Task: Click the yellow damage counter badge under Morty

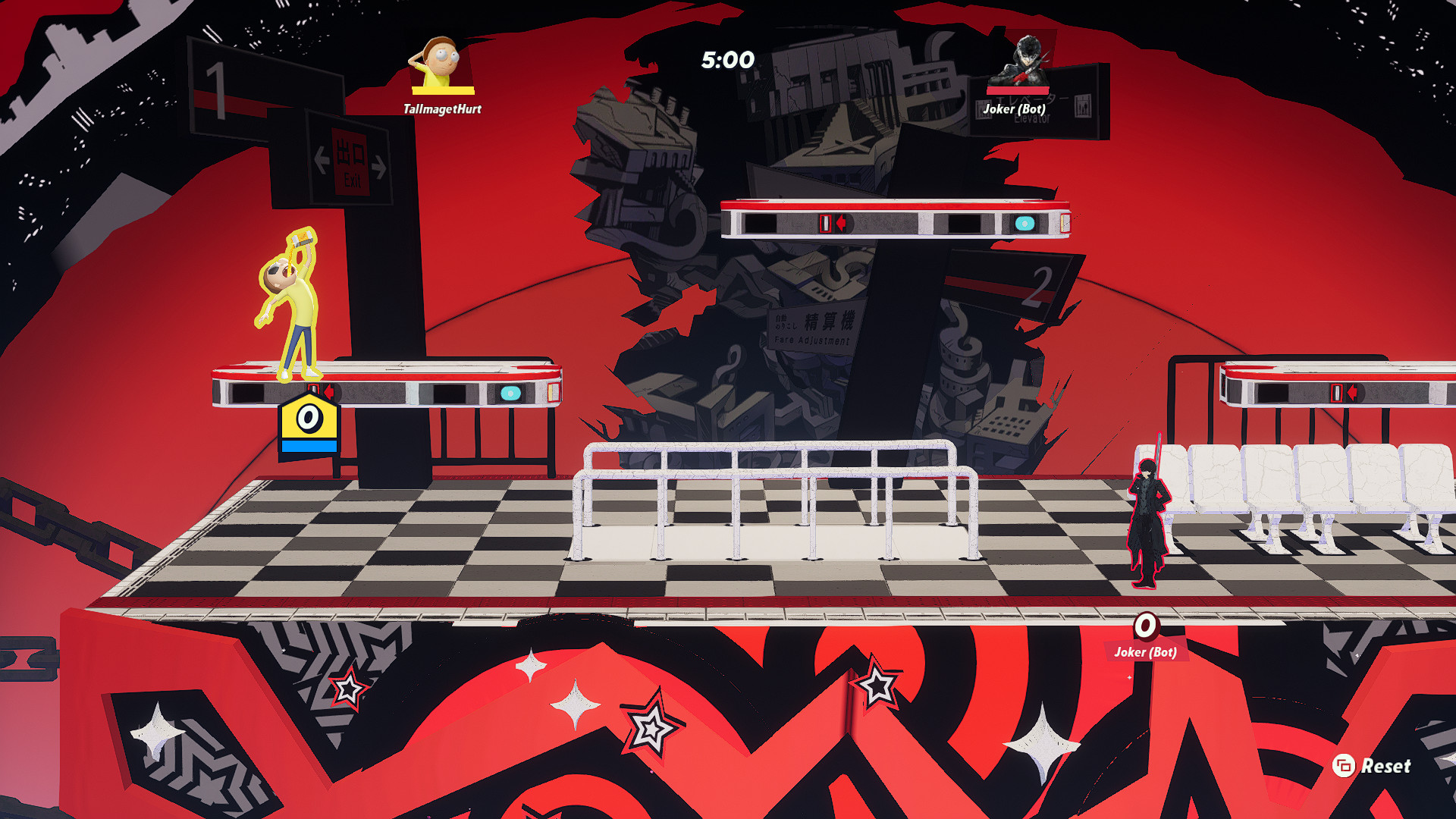Action: [x=308, y=418]
